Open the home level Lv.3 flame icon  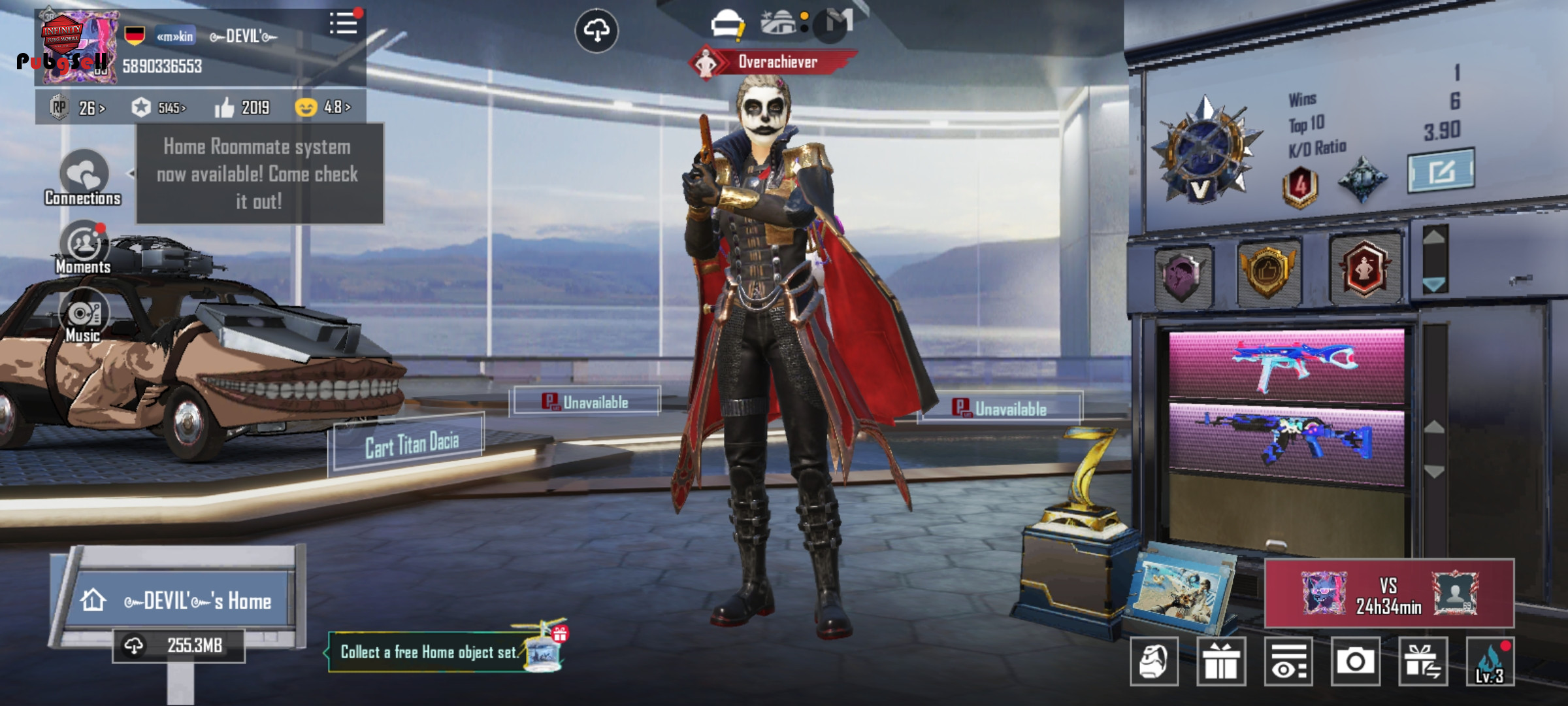coord(1490,662)
